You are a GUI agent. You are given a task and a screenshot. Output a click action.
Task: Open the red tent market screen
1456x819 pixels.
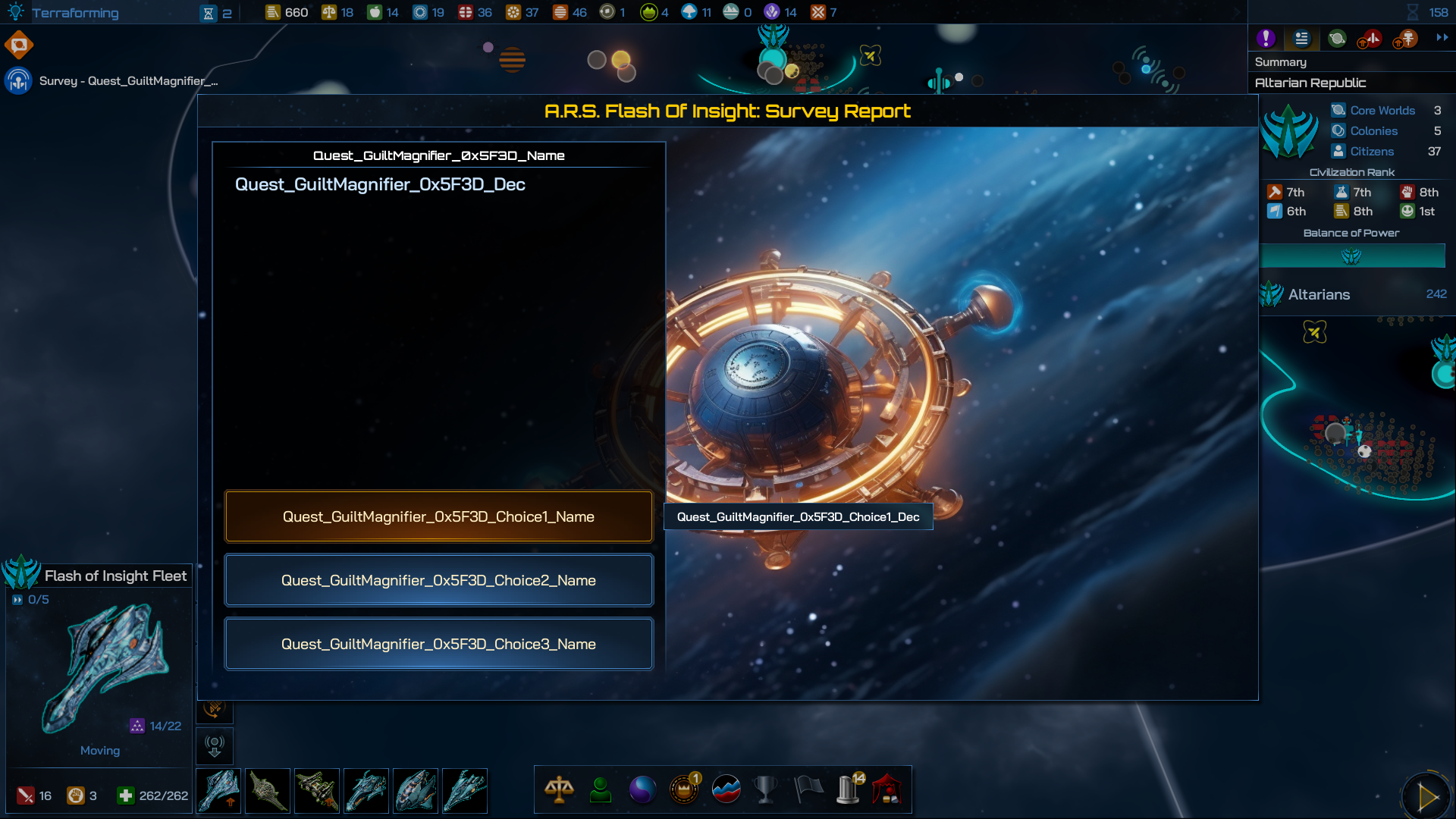[887, 789]
